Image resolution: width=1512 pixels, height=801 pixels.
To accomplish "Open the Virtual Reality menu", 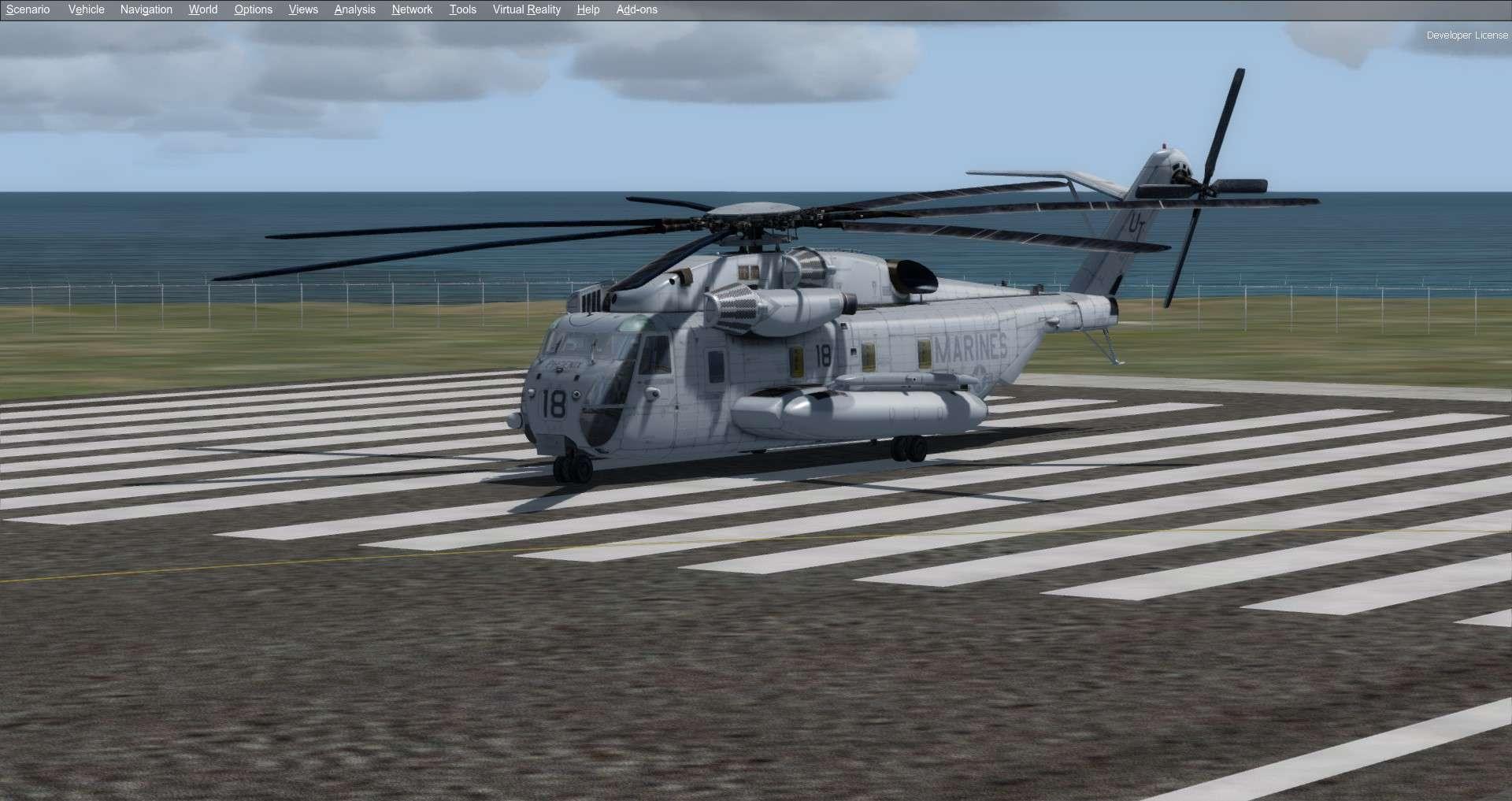I will pyautogui.click(x=526, y=9).
